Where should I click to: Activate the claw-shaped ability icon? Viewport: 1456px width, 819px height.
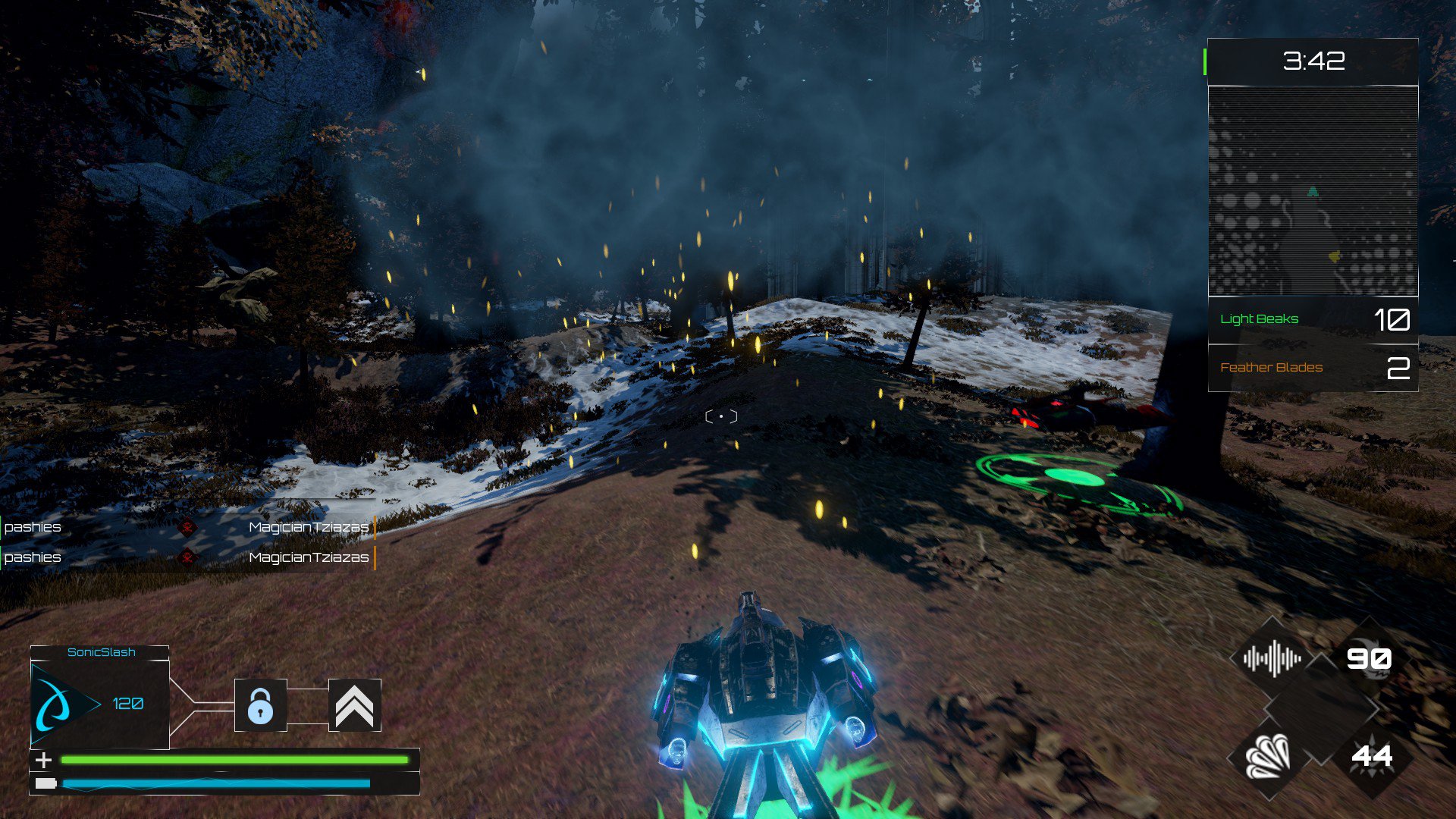[1269, 756]
